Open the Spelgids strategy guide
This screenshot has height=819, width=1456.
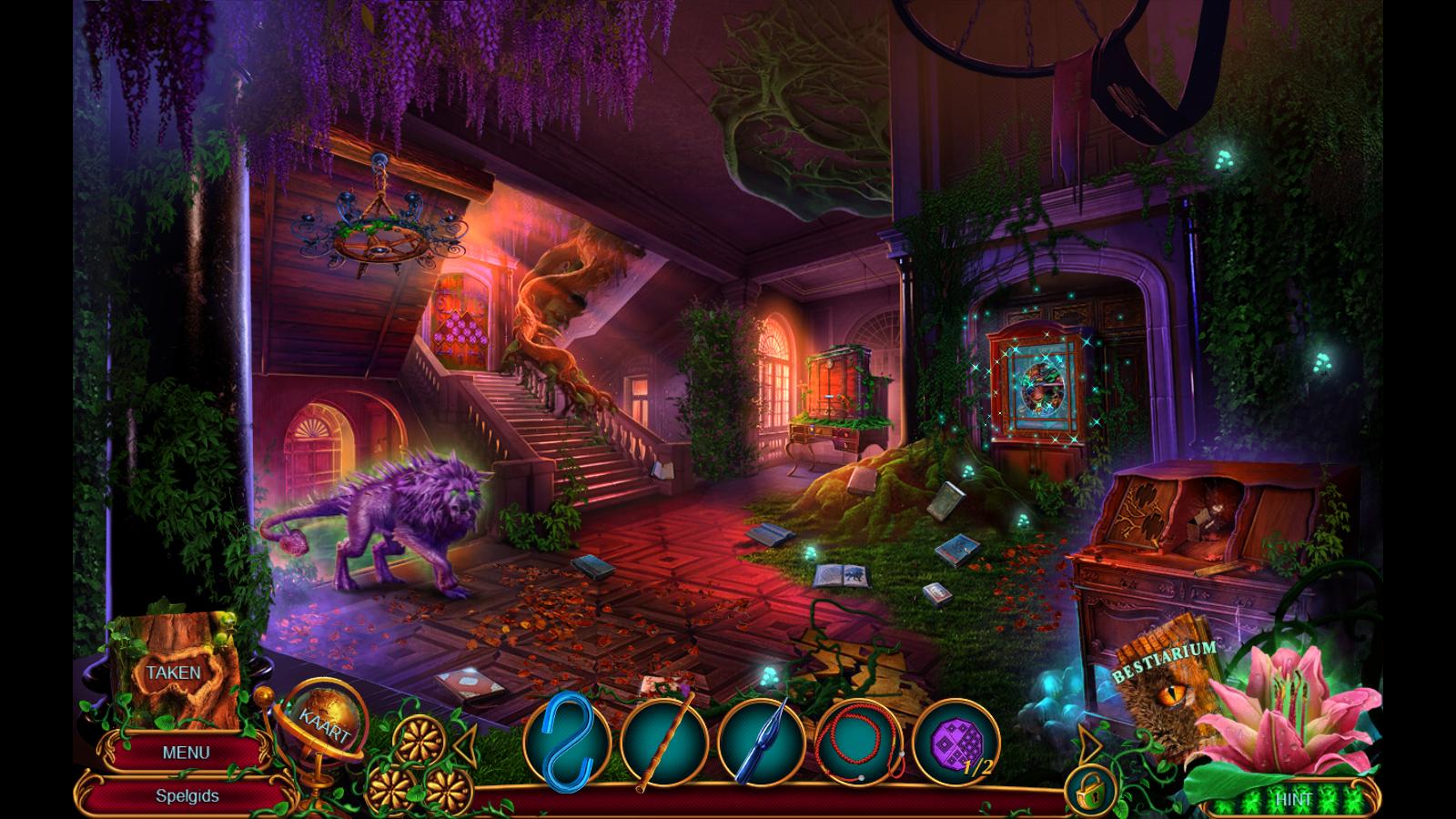coord(187,795)
